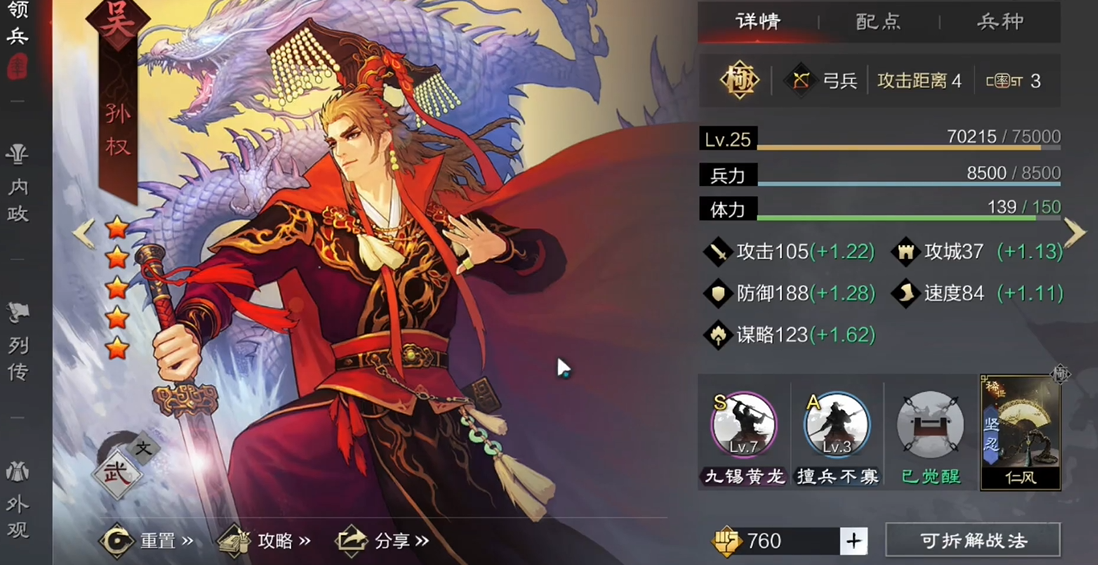Image resolution: width=1098 pixels, height=565 pixels.
Task: Open the 攻略 guide
Action: click(x=264, y=541)
